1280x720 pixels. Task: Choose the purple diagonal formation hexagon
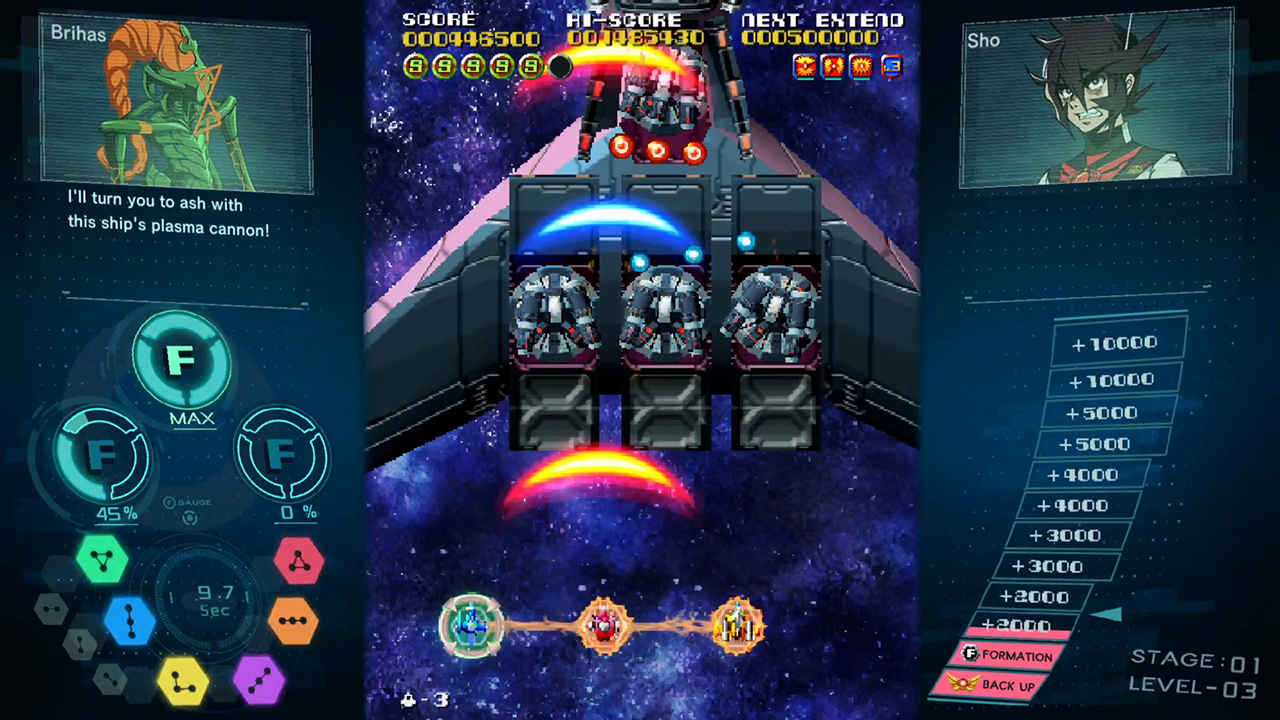pos(258,679)
